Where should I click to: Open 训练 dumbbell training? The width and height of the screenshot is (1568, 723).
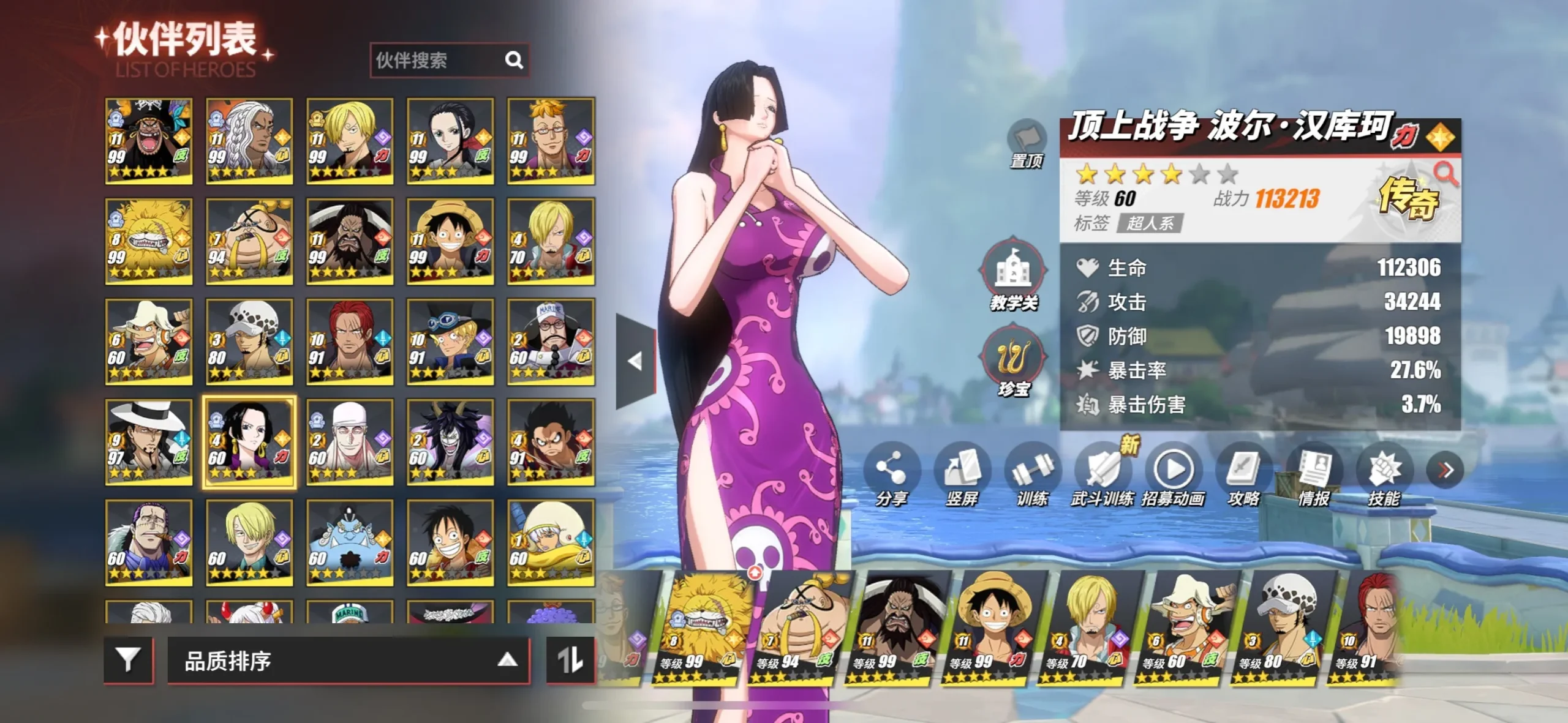tap(1032, 474)
